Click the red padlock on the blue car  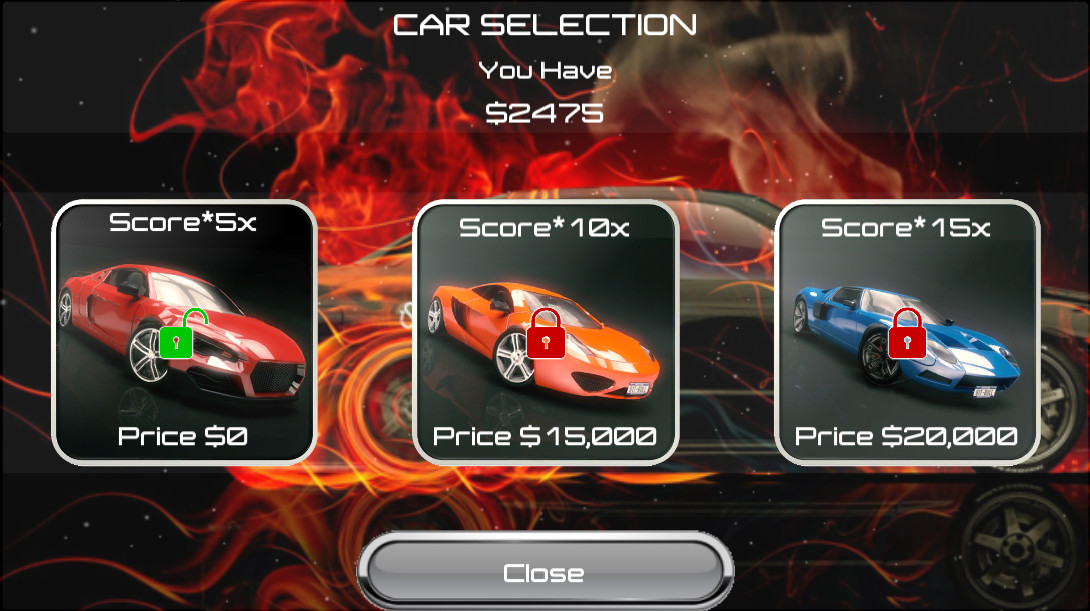point(907,335)
